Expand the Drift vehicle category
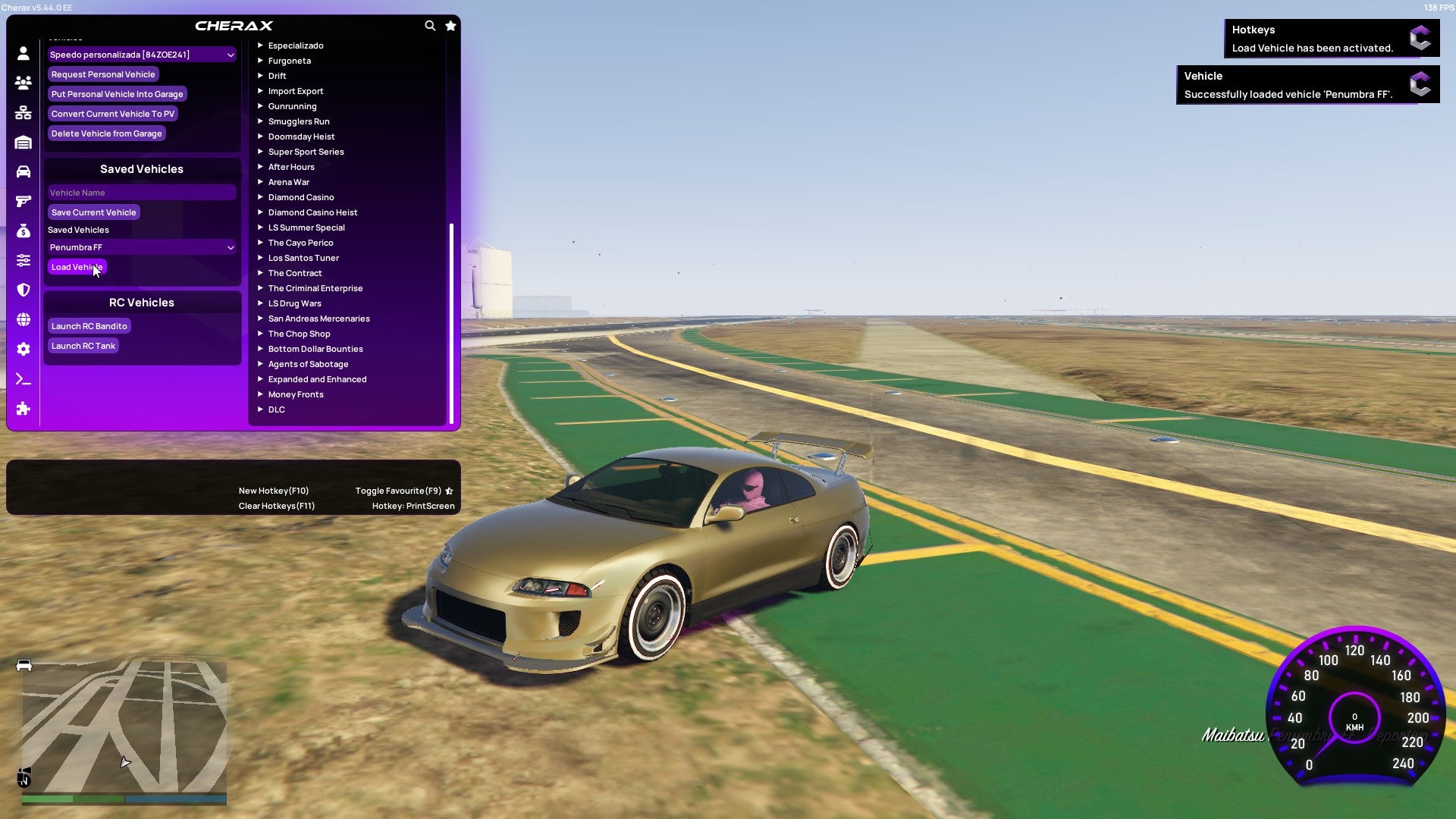Viewport: 1456px width, 819px height. pos(278,76)
